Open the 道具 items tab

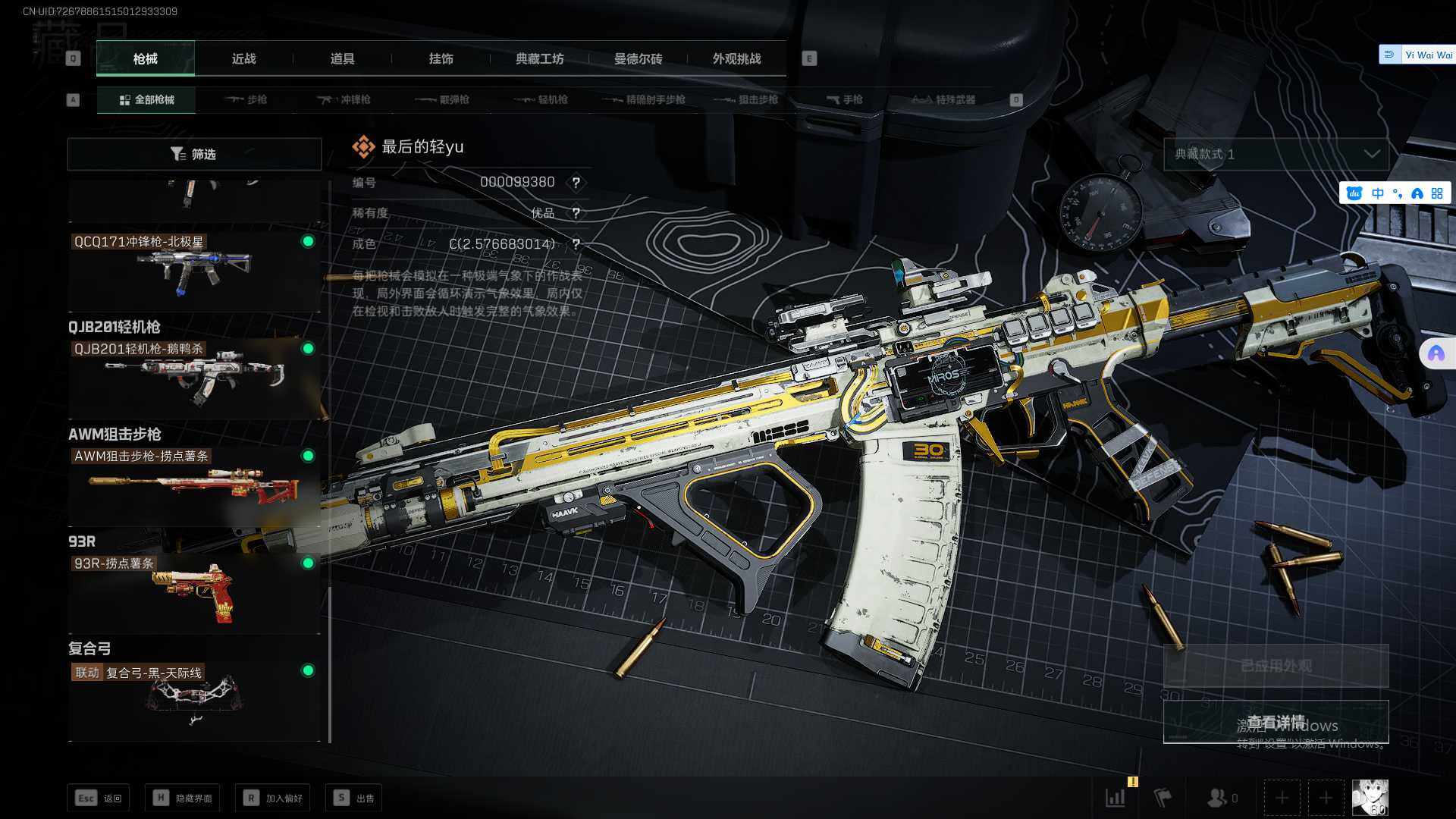click(x=342, y=58)
